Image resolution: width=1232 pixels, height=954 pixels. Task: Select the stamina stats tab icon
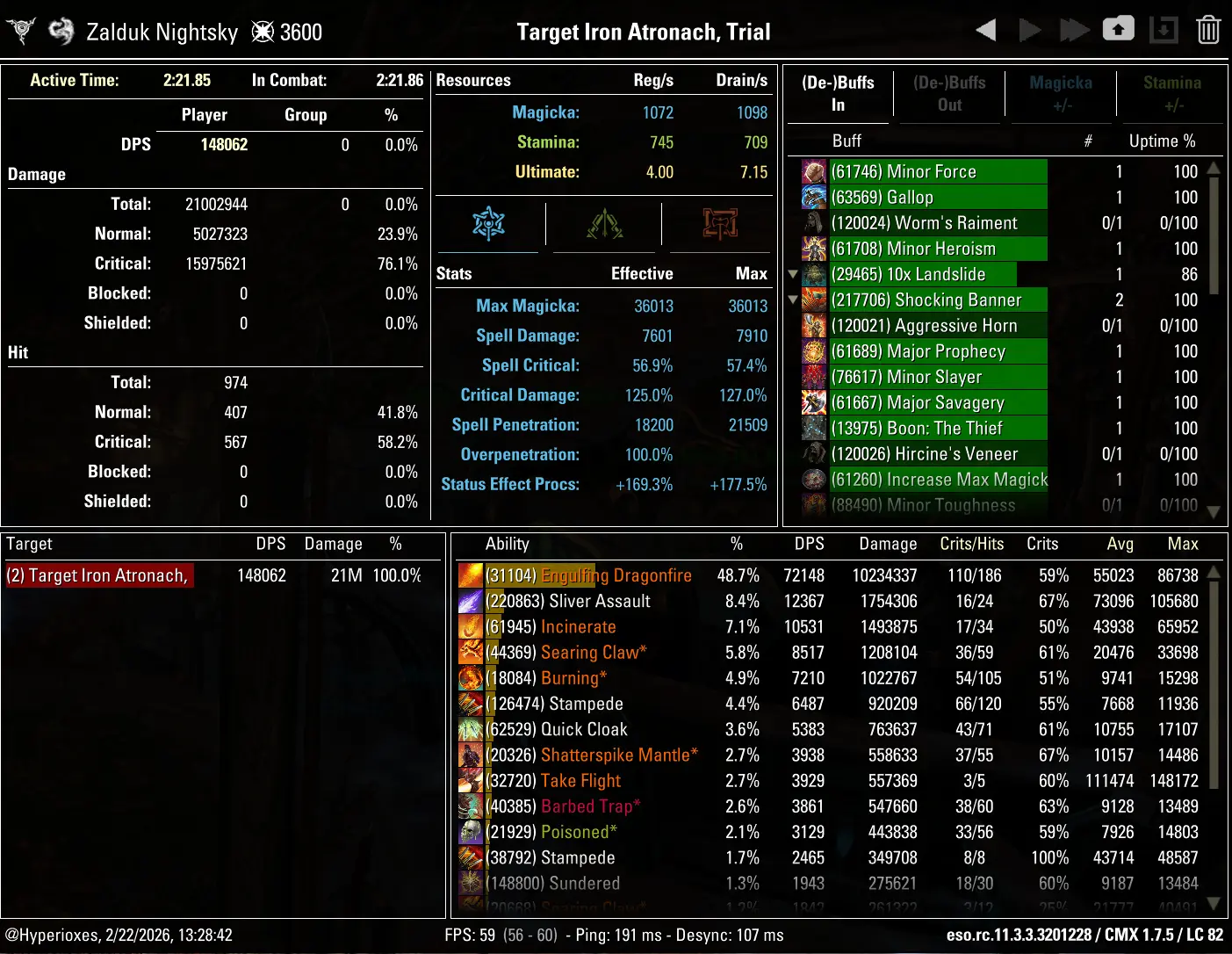pyautogui.click(x=604, y=224)
